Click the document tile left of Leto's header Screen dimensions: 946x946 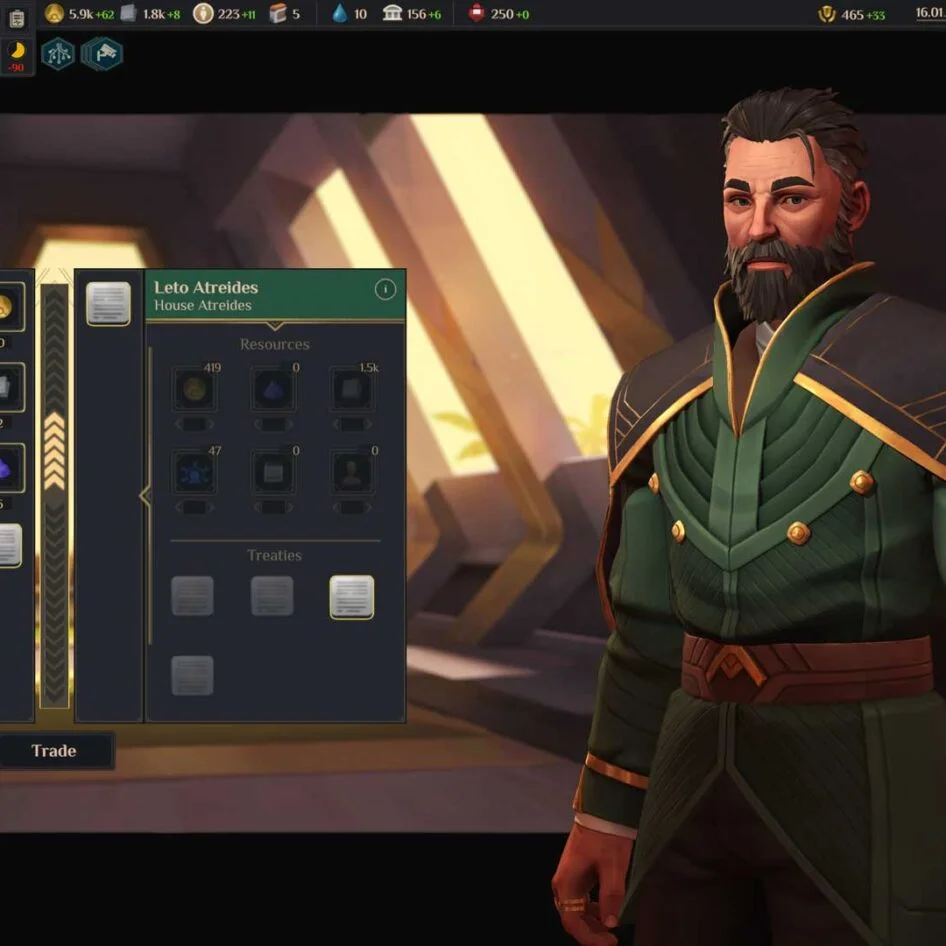[x=108, y=304]
